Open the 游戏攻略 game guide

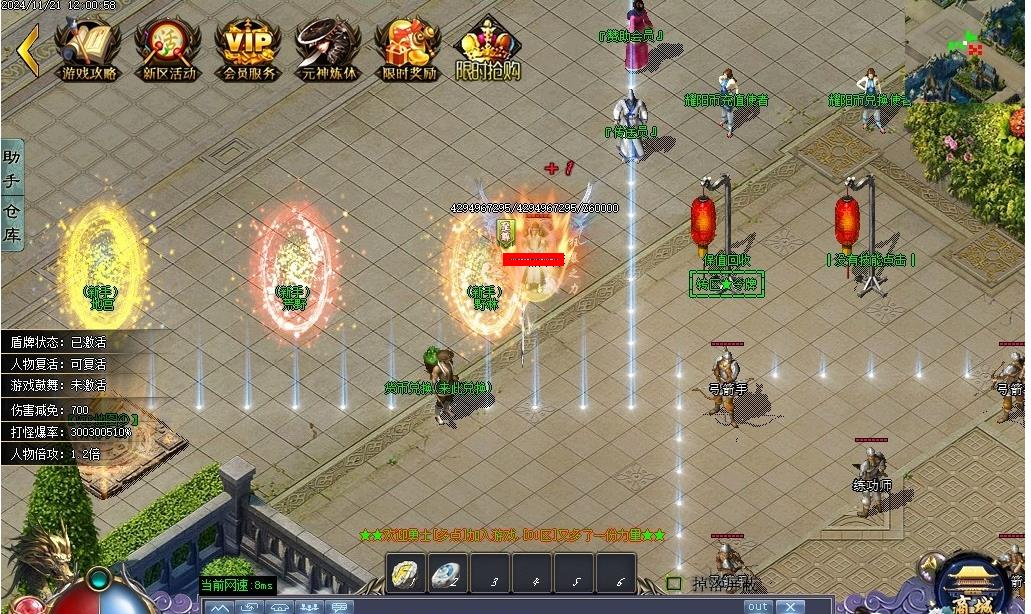[88, 48]
